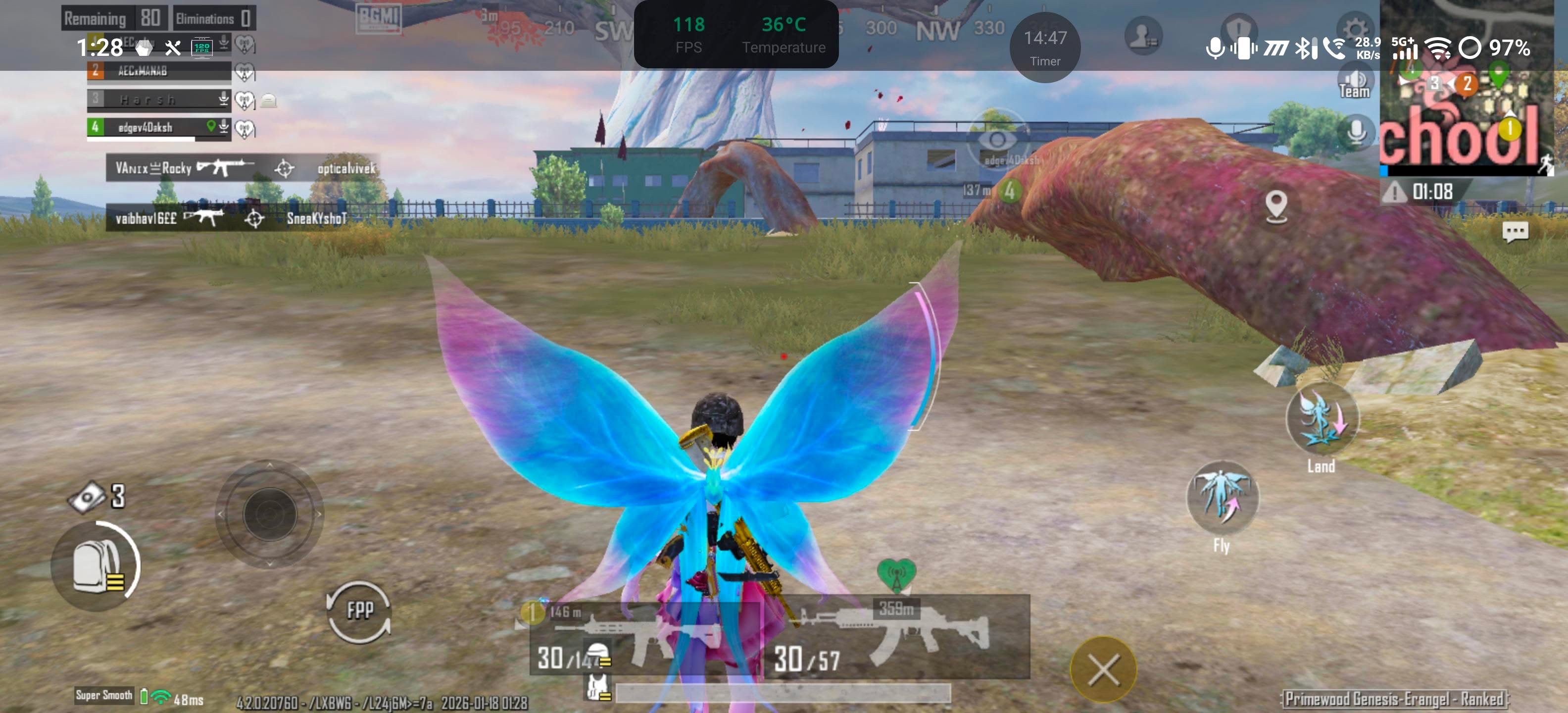1568x713 pixels.
Task: Open the friends list icon
Action: pyautogui.click(x=1143, y=37)
